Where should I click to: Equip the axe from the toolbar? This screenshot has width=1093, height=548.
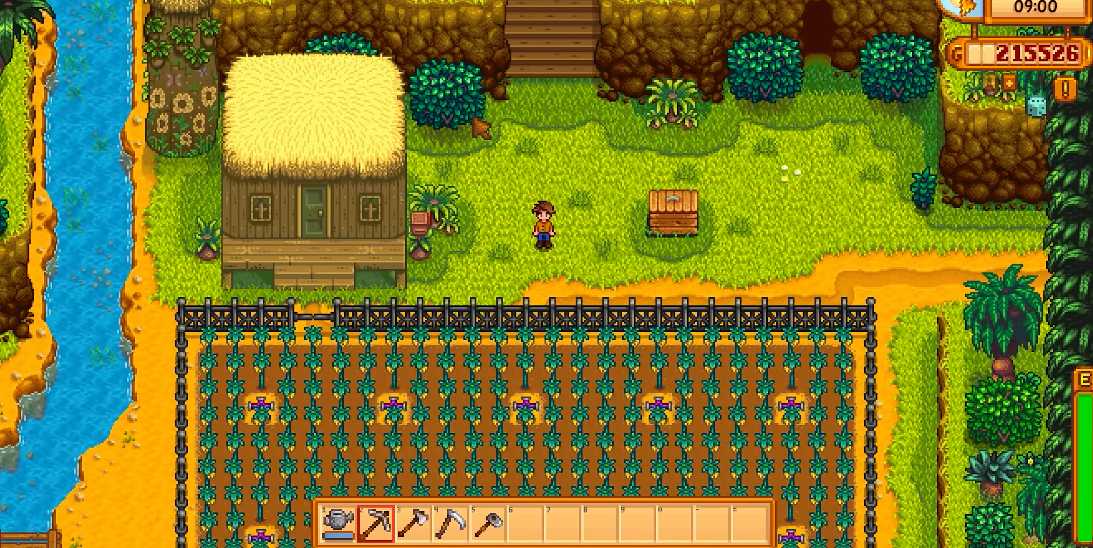coord(413,523)
